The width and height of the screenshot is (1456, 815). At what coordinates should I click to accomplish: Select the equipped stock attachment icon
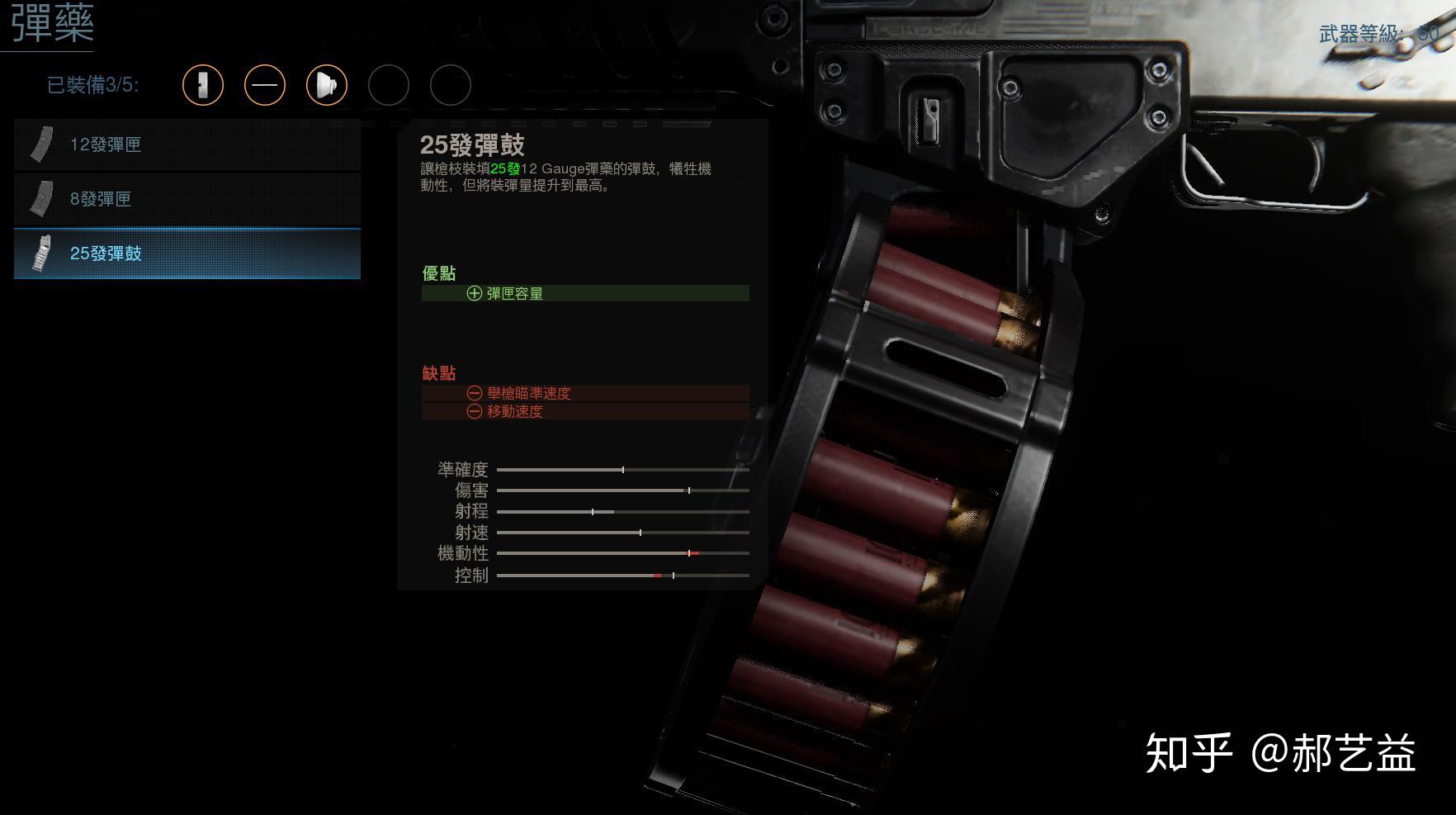point(264,85)
